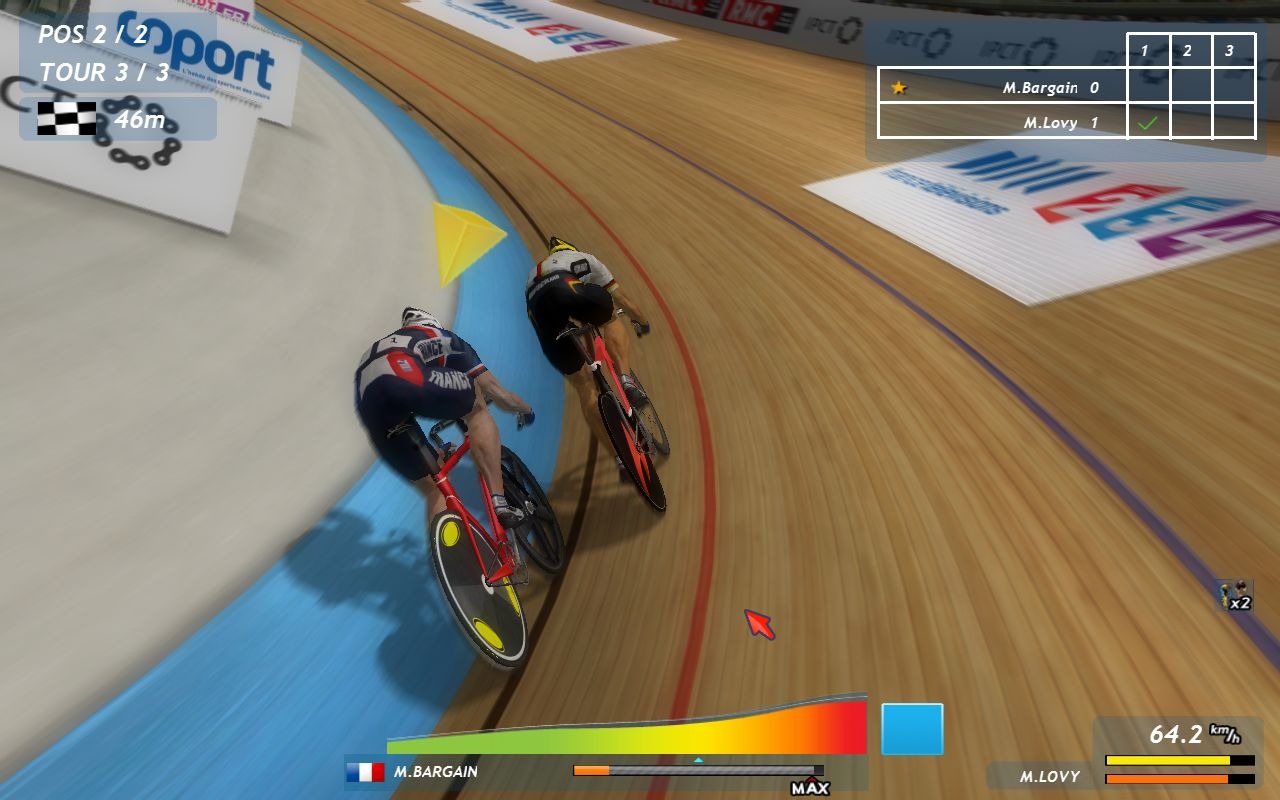The image size is (1280, 800).
Task: Click the x2 rider group icon
Action: [1236, 596]
